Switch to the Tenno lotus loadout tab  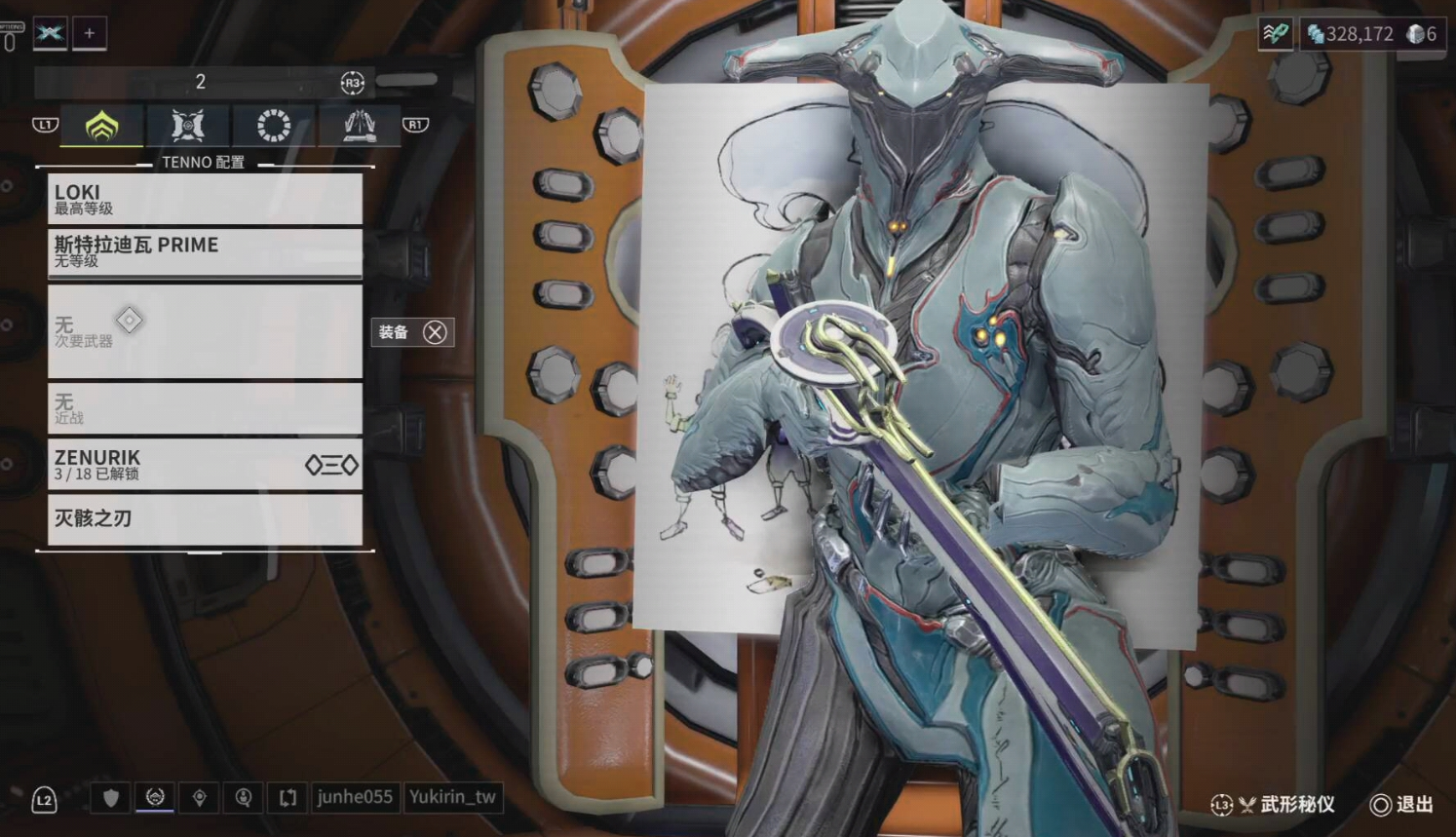(x=102, y=126)
